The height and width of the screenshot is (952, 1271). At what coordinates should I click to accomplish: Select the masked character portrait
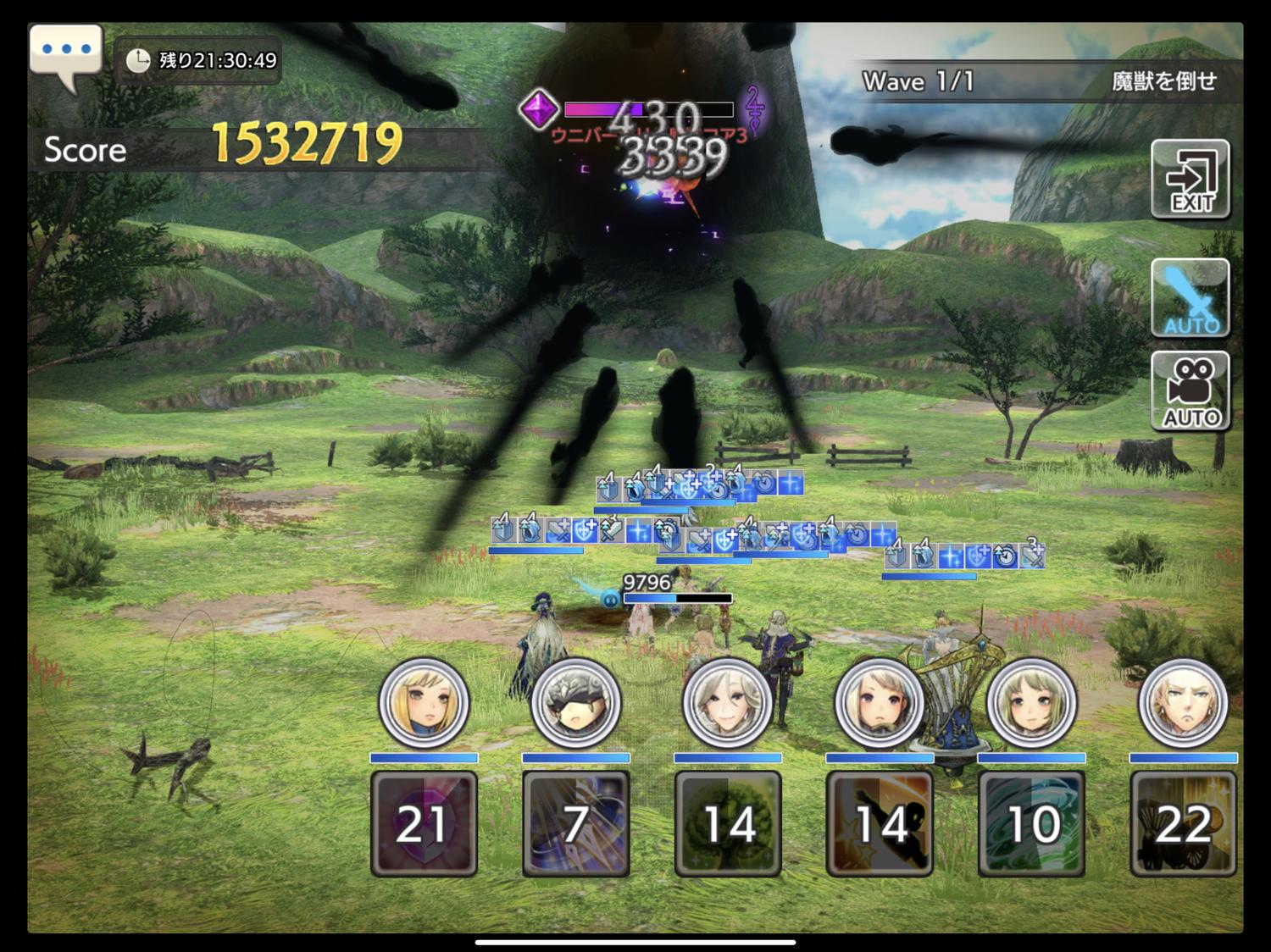pyautogui.click(x=575, y=703)
